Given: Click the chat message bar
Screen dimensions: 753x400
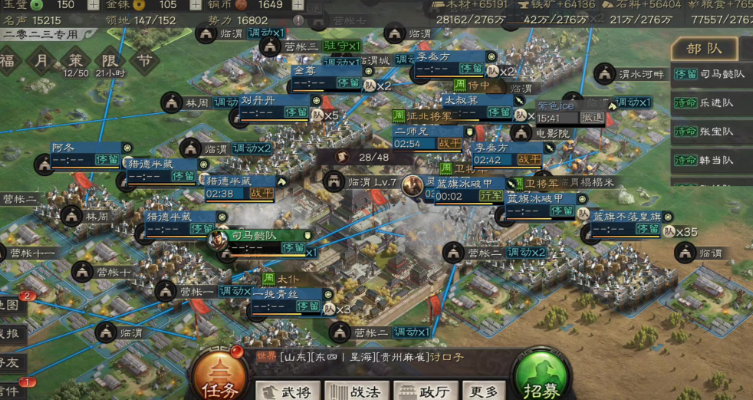Looking at the screenshot, I should [380, 357].
